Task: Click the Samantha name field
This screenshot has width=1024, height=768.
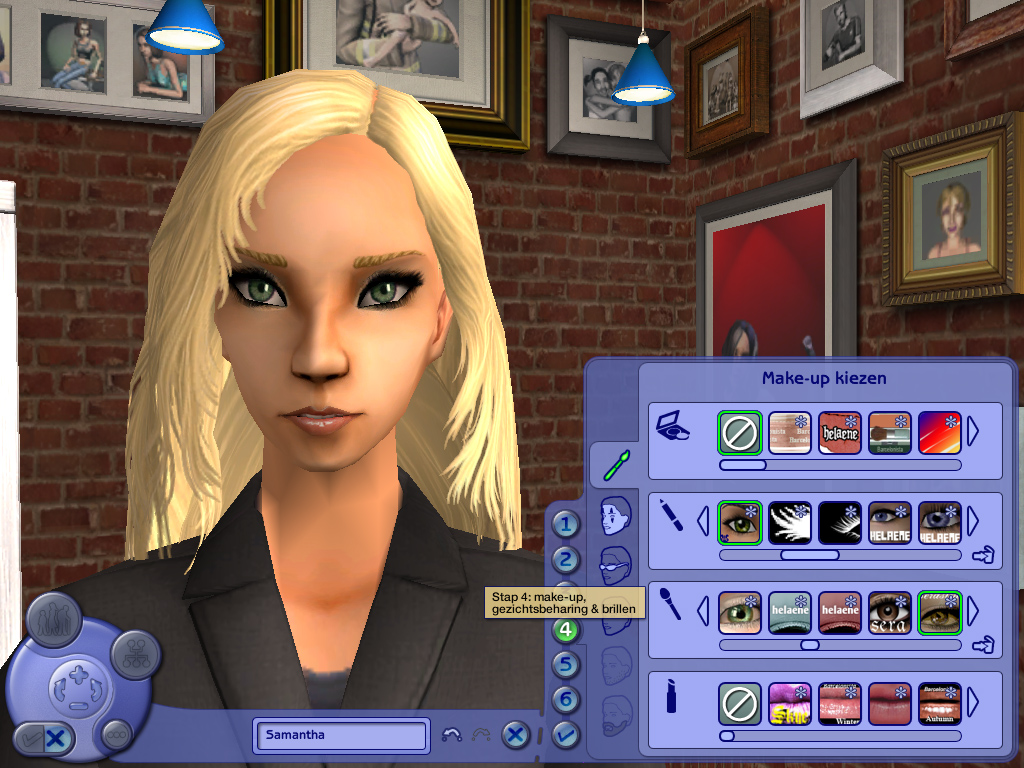Action: click(340, 735)
